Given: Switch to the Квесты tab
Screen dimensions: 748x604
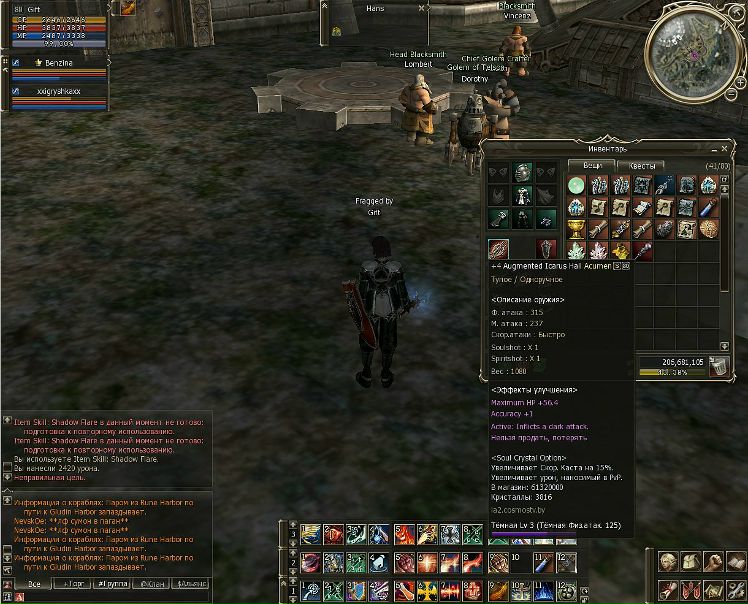Looking at the screenshot, I should [636, 166].
